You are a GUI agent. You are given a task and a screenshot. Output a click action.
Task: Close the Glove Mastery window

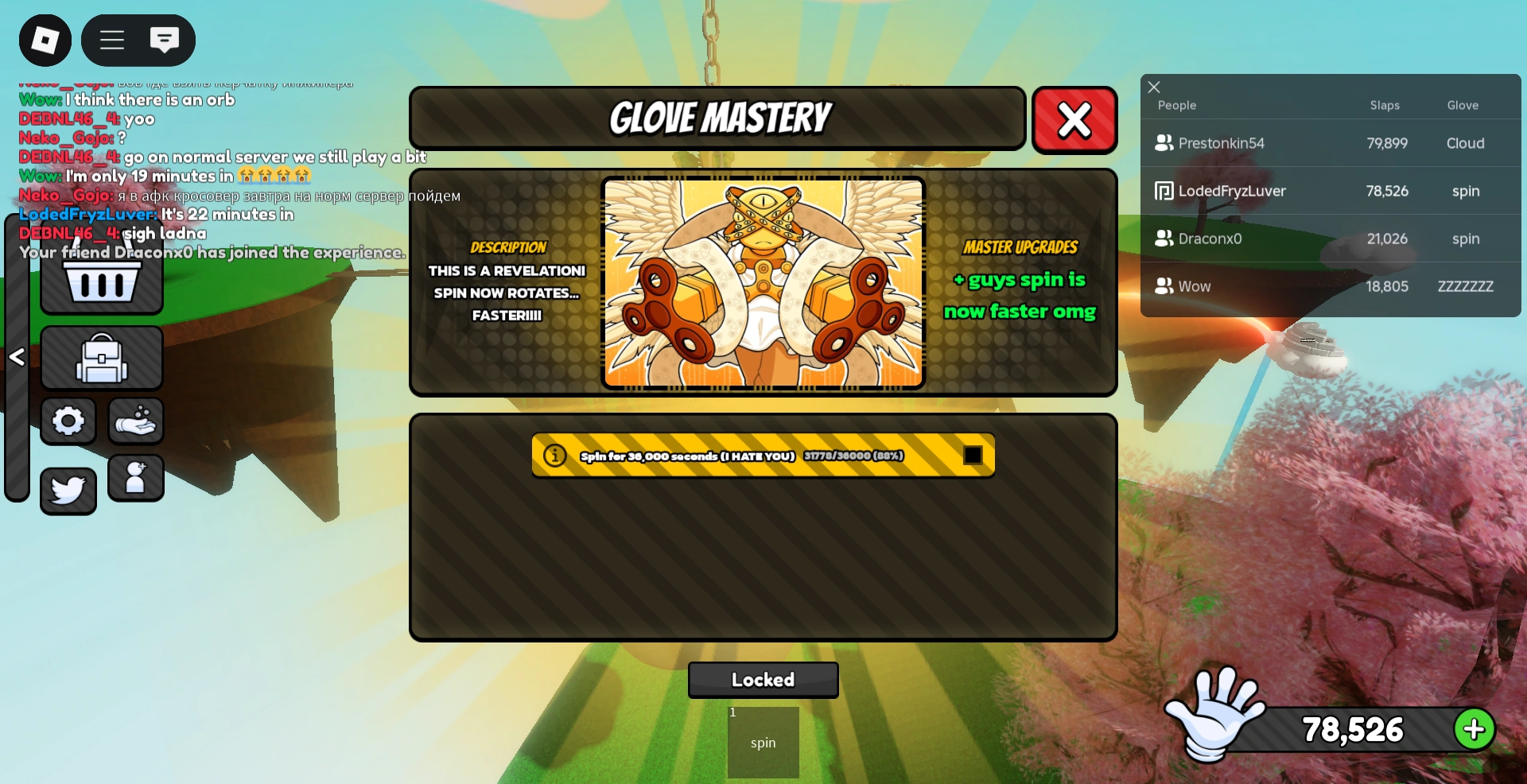1074,120
